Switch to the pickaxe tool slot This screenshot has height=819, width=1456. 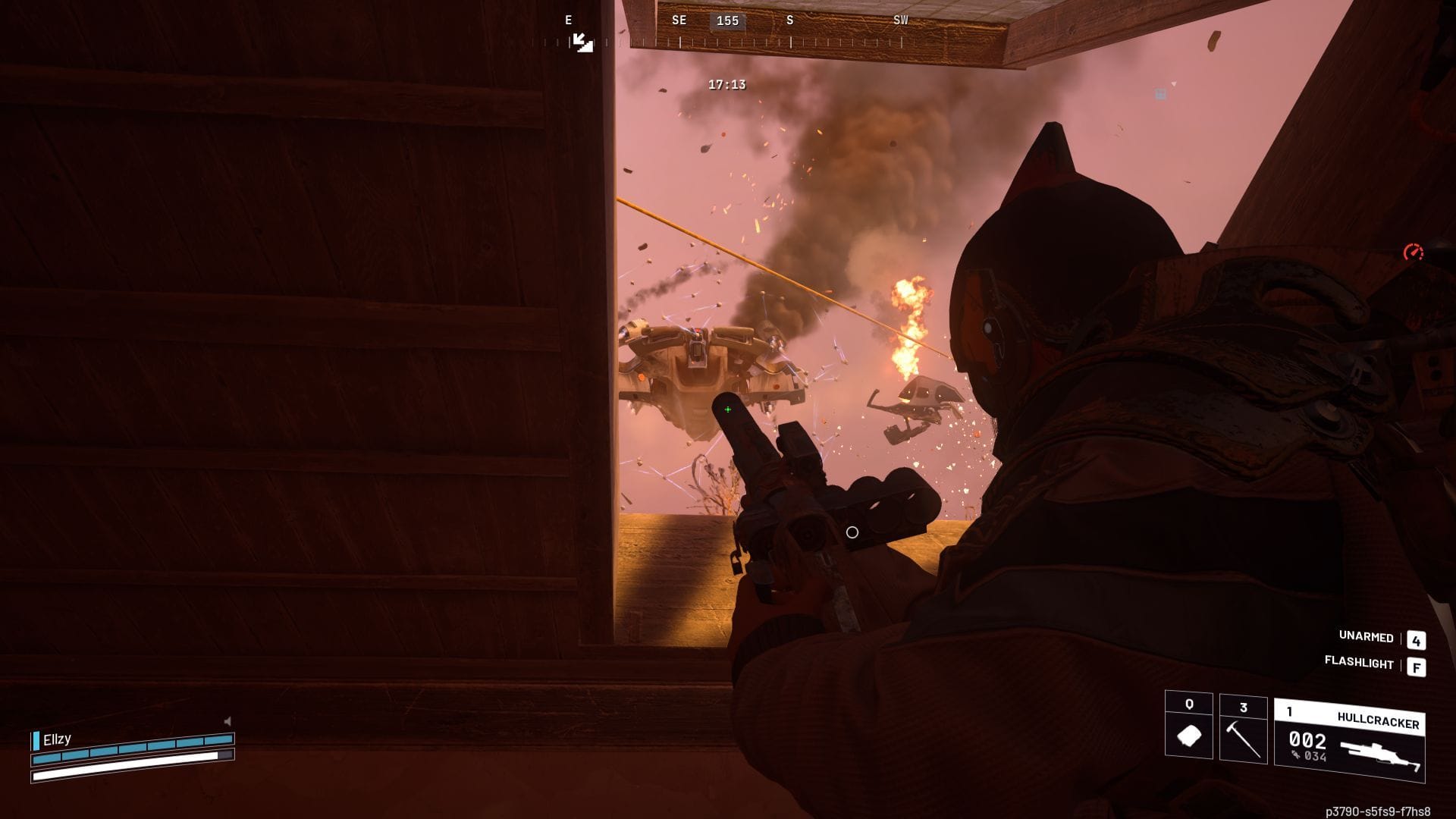coord(1243,729)
